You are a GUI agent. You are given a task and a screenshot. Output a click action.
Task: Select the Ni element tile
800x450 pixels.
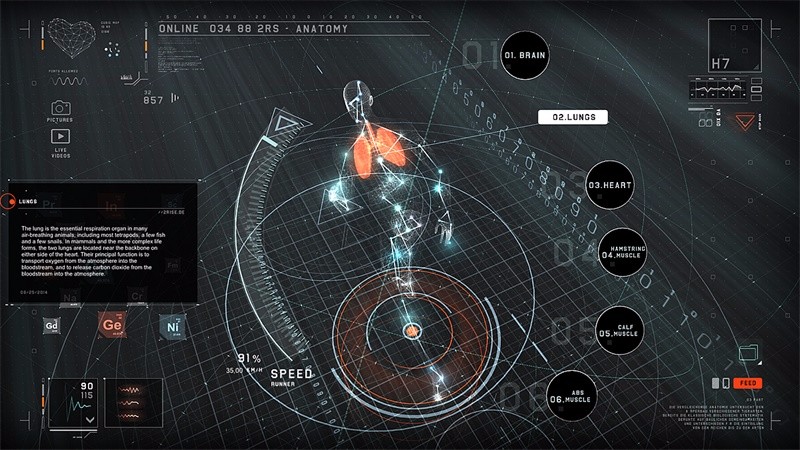click(x=170, y=325)
